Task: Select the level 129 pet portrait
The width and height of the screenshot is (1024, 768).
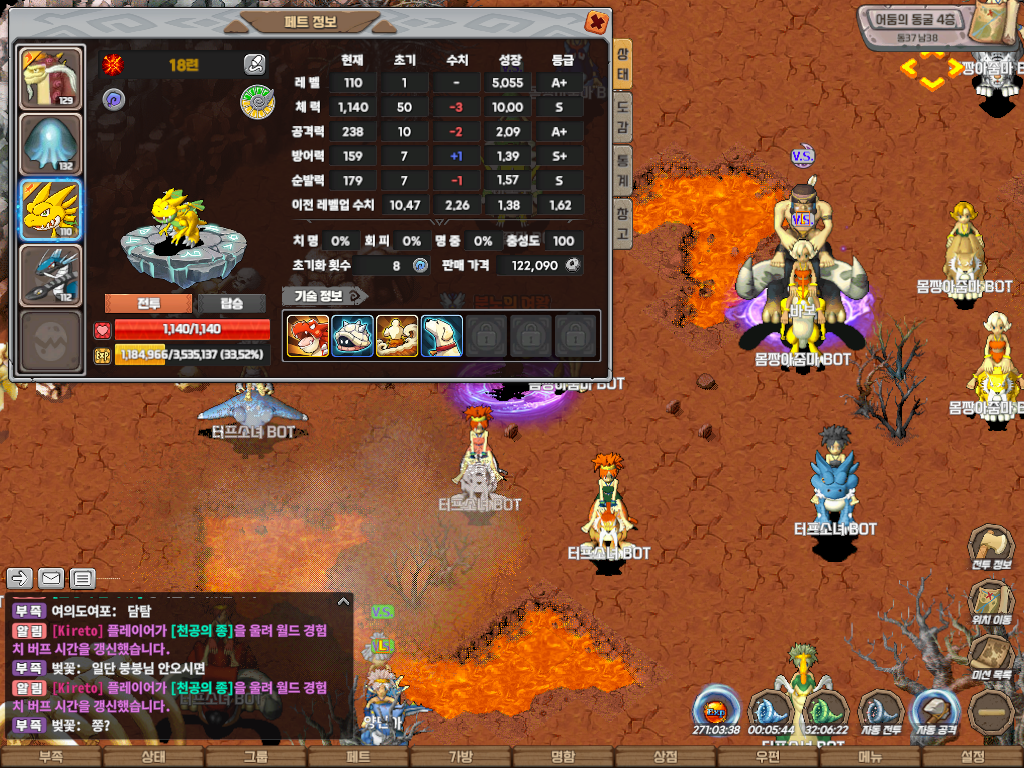Action: point(52,78)
